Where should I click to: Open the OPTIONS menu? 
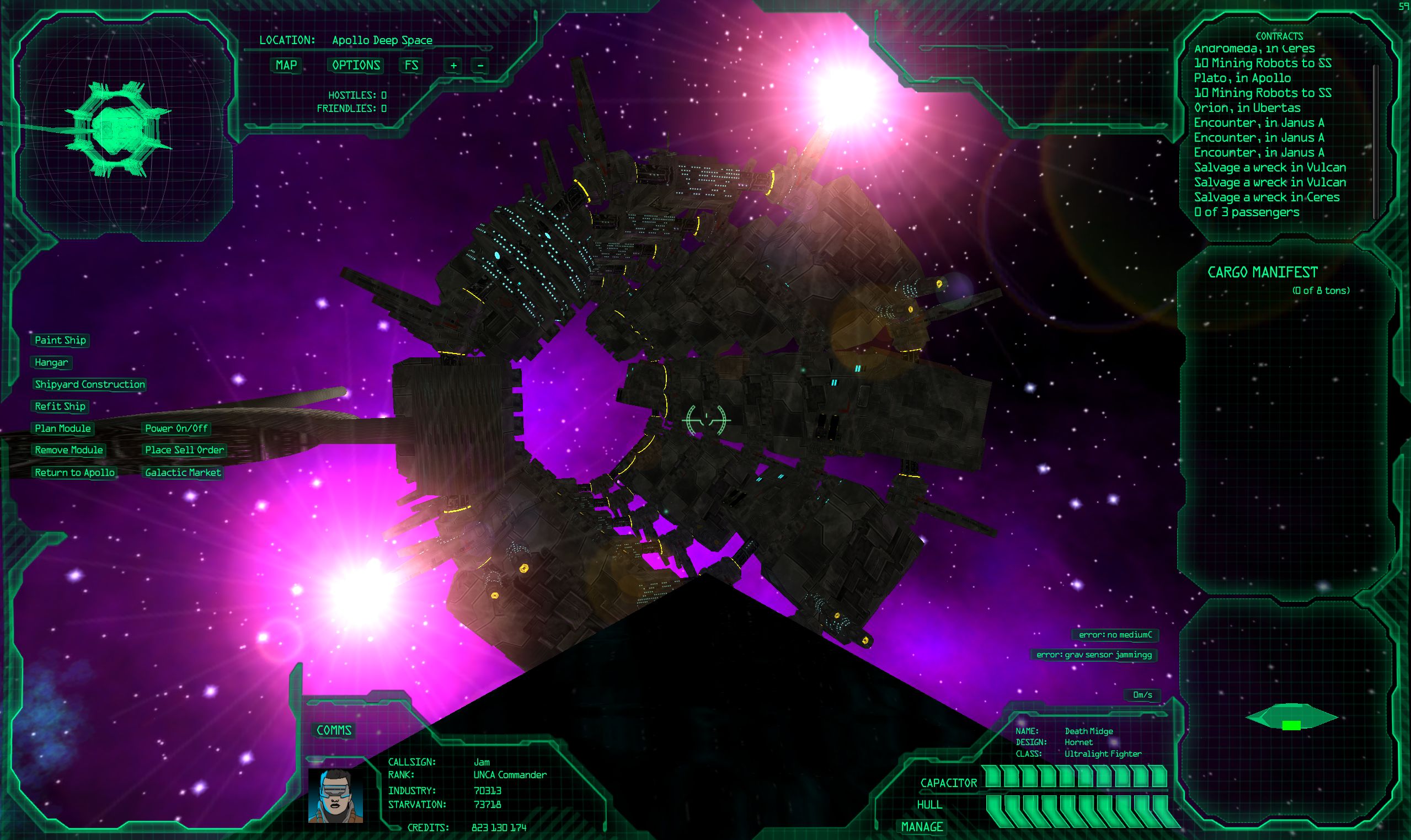[355, 65]
